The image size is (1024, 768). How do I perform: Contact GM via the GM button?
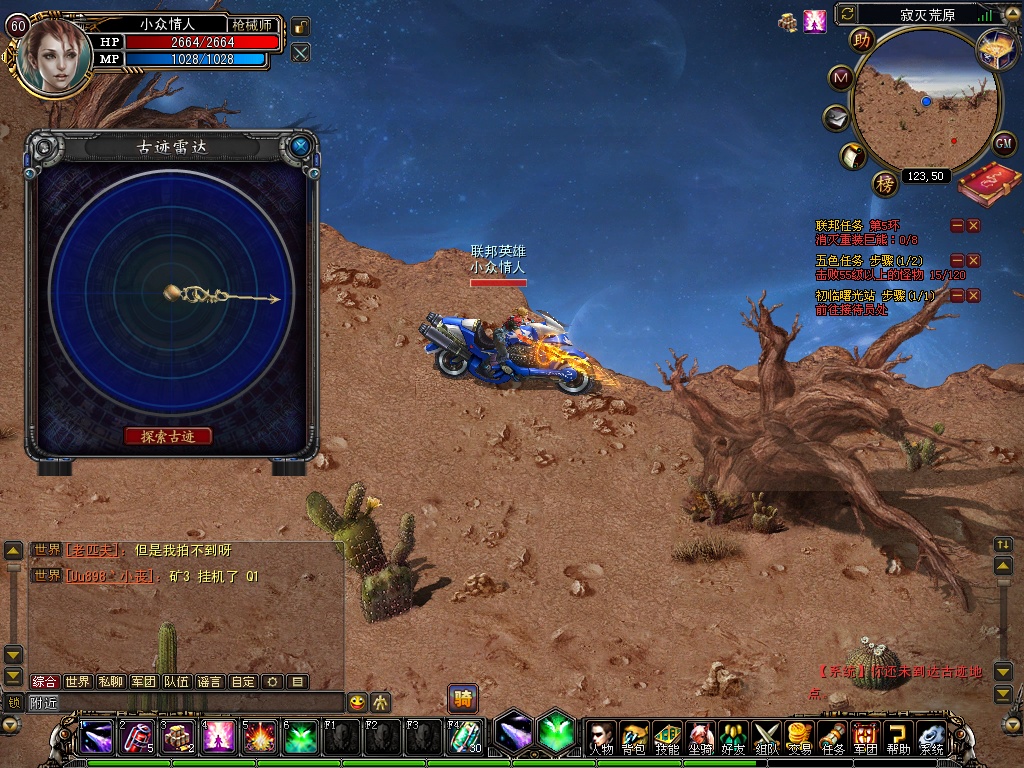click(1004, 143)
